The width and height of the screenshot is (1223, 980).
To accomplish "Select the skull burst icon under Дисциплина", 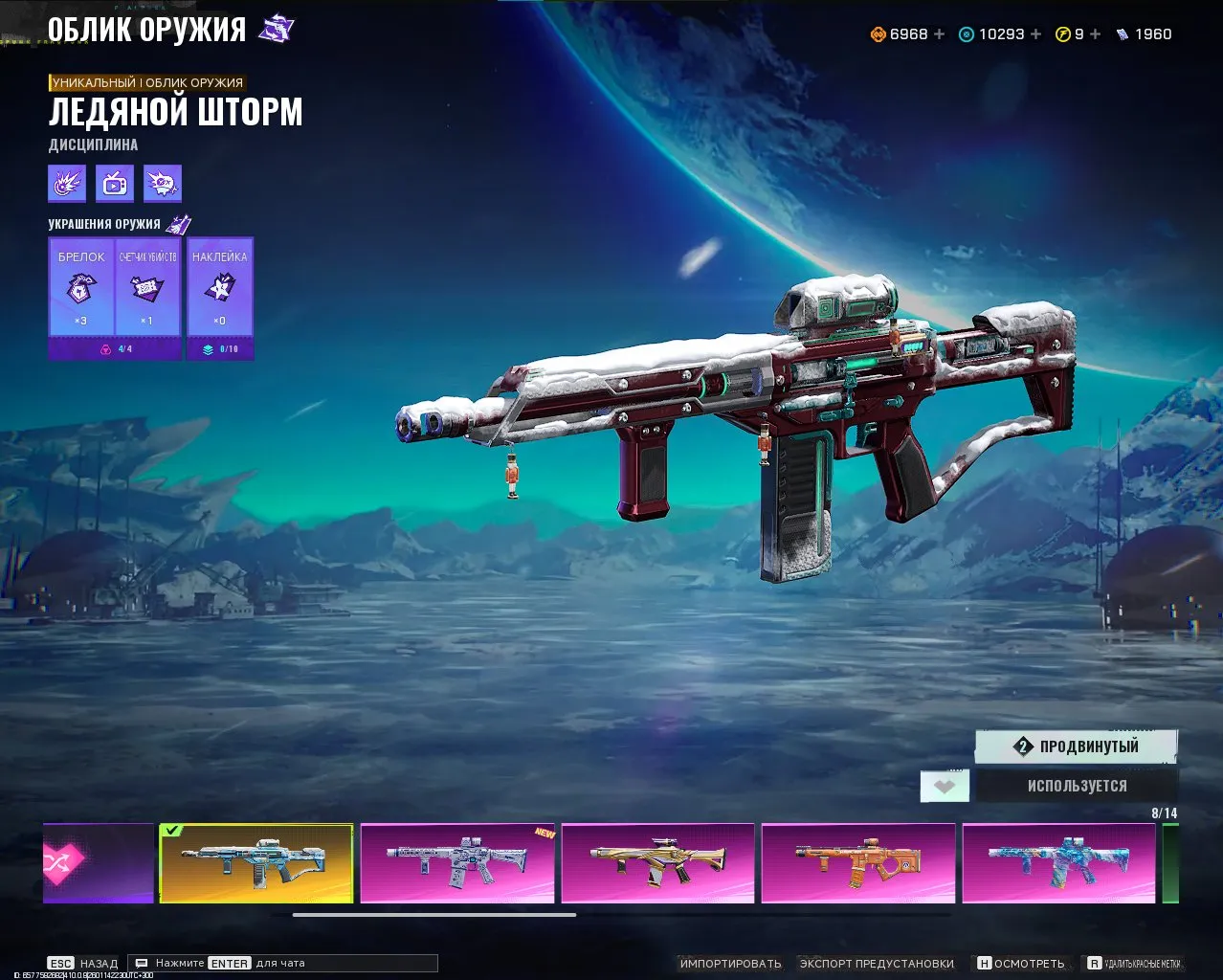I will coord(163,184).
